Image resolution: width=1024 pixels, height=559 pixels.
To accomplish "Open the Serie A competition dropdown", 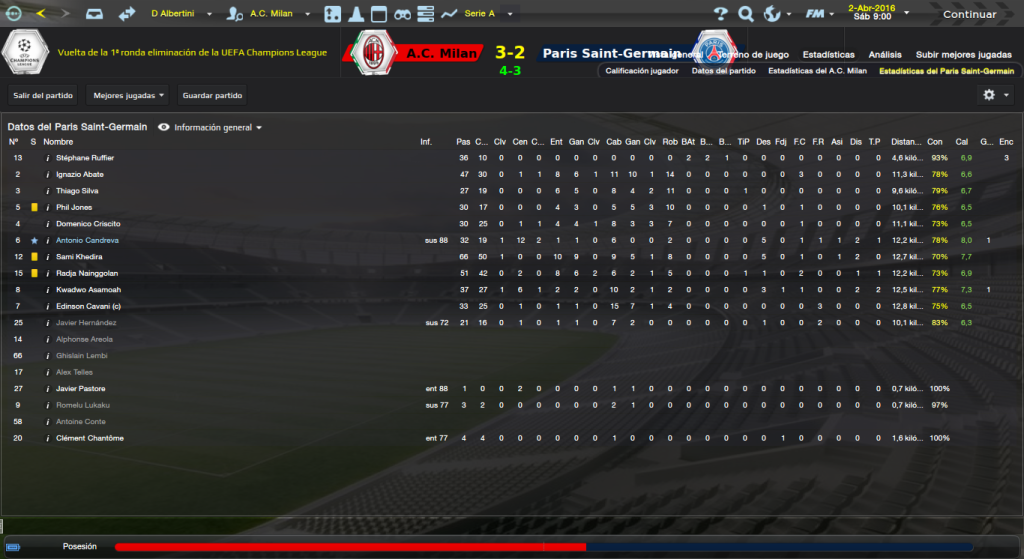I will point(490,14).
